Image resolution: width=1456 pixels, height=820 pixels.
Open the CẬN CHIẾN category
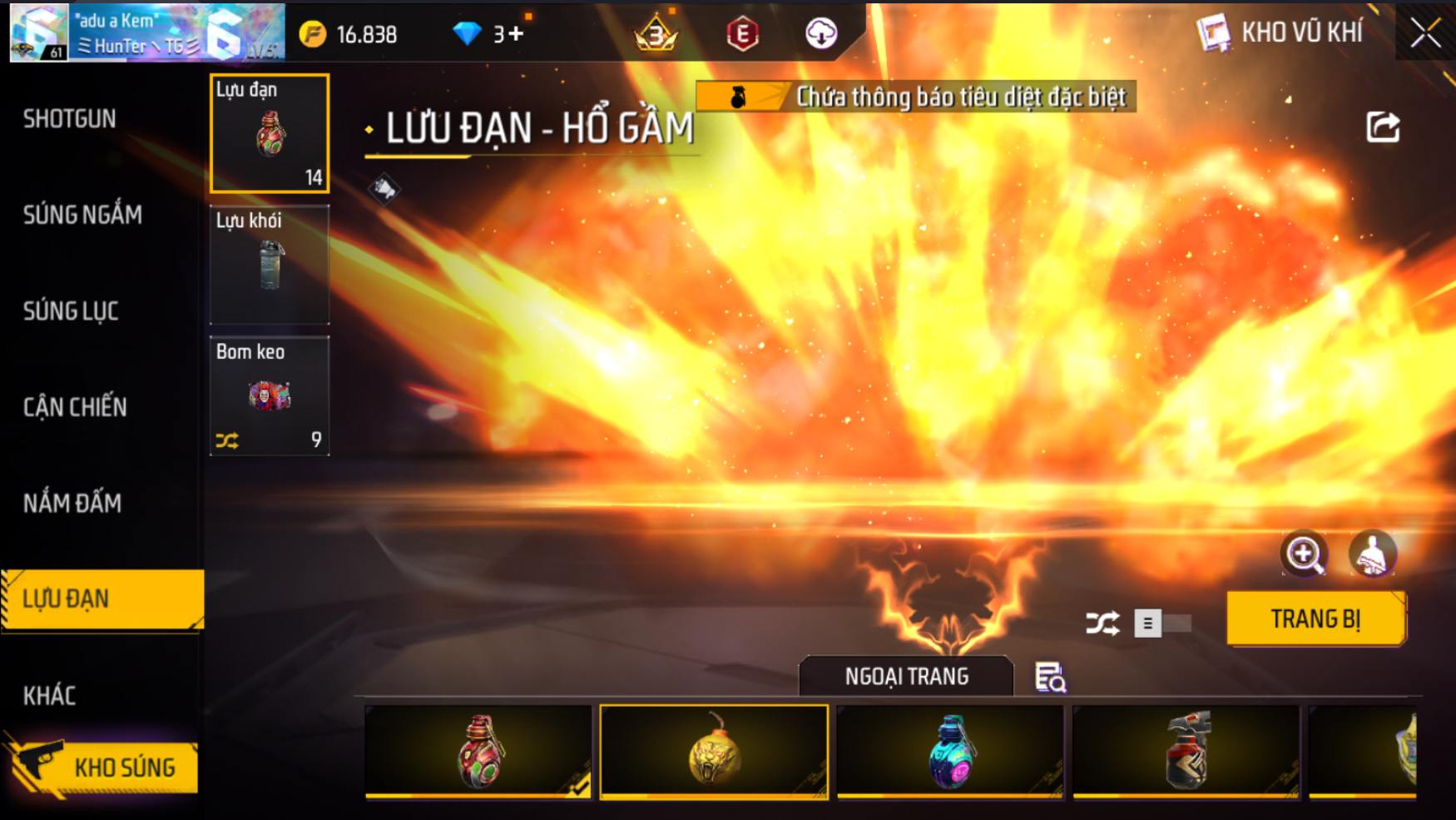click(x=75, y=407)
